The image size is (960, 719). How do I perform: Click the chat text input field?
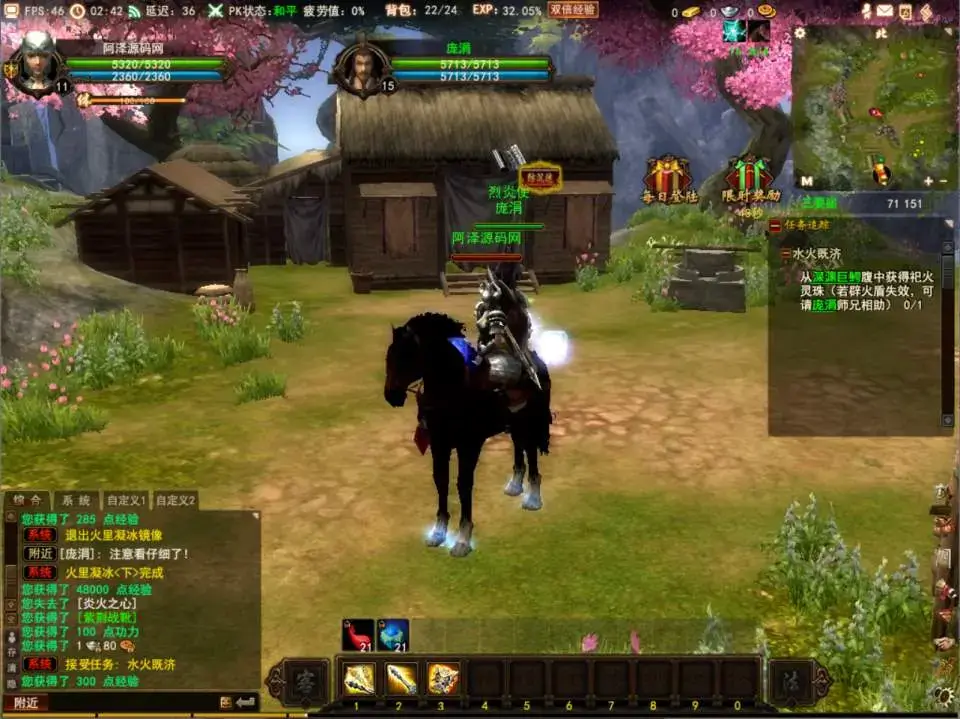[x=130, y=702]
